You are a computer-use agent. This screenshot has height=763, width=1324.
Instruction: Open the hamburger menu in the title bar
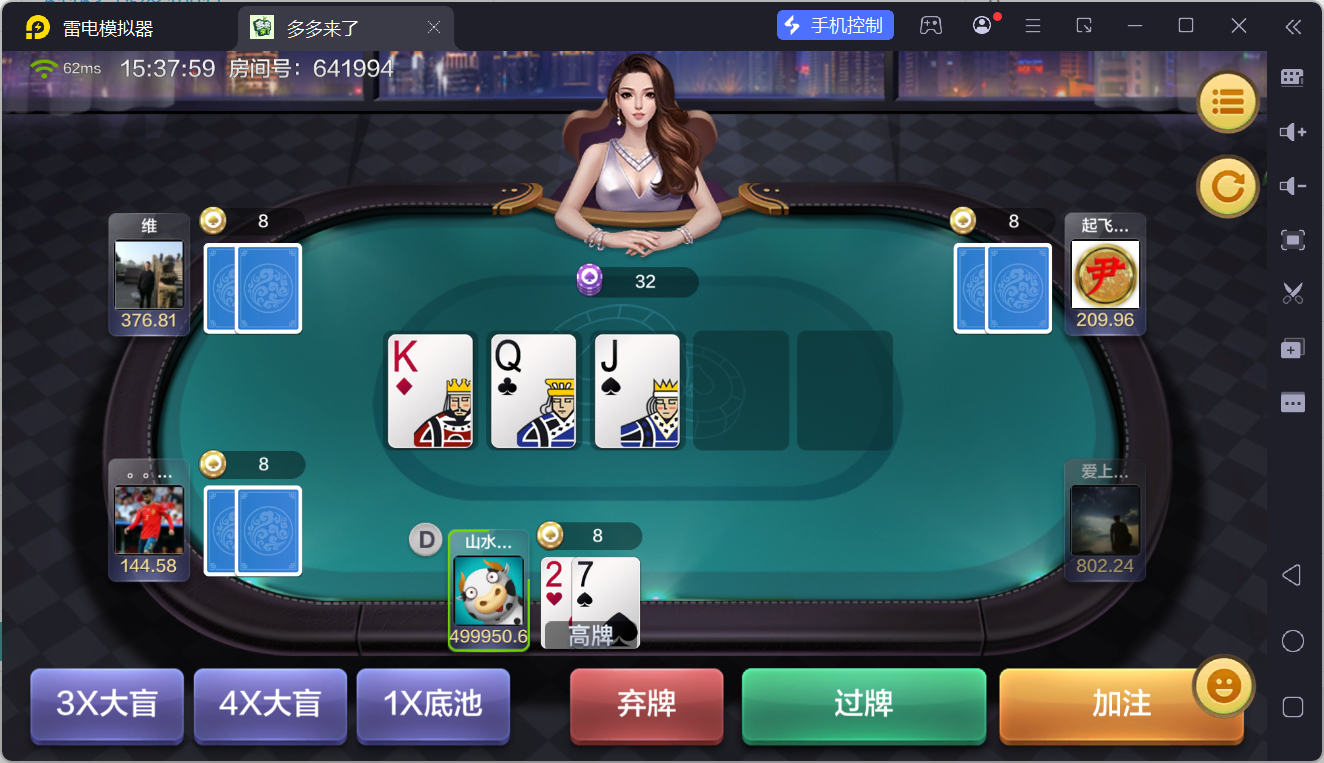(1033, 25)
